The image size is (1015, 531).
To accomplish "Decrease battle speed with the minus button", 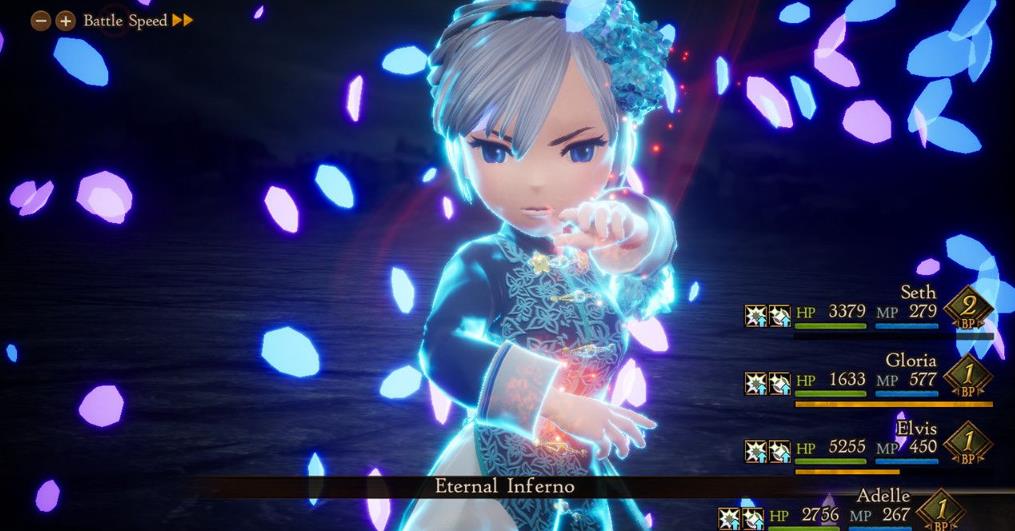I will (x=42, y=20).
